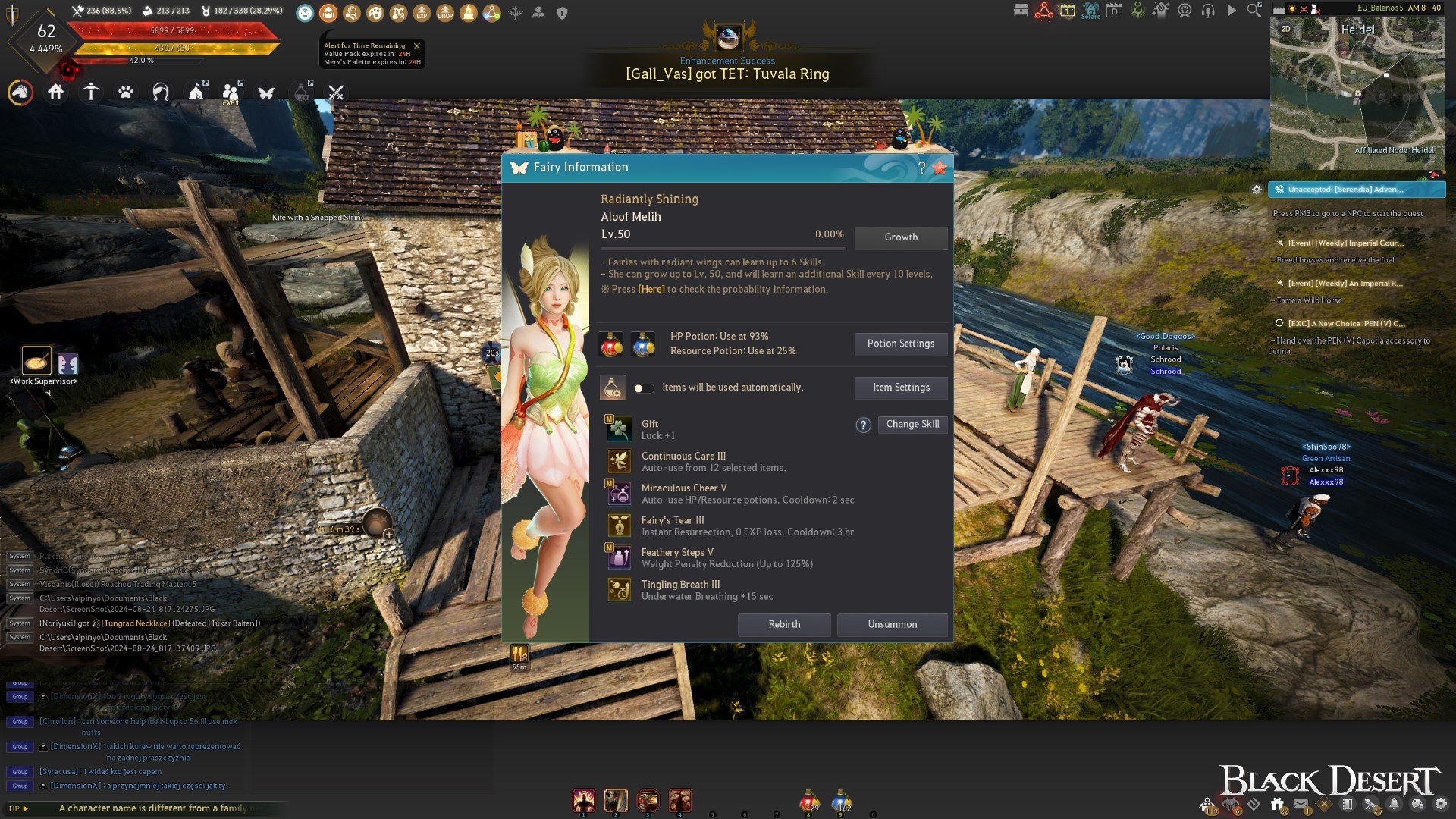Open the fairy Item Settings
This screenshot has width=1456, height=819.
[x=900, y=388]
